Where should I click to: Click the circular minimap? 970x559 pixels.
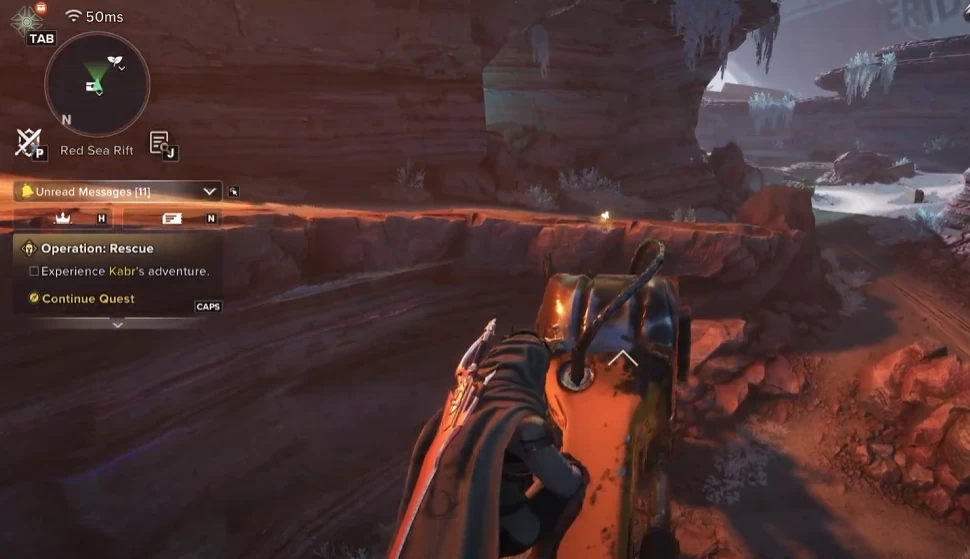97,83
